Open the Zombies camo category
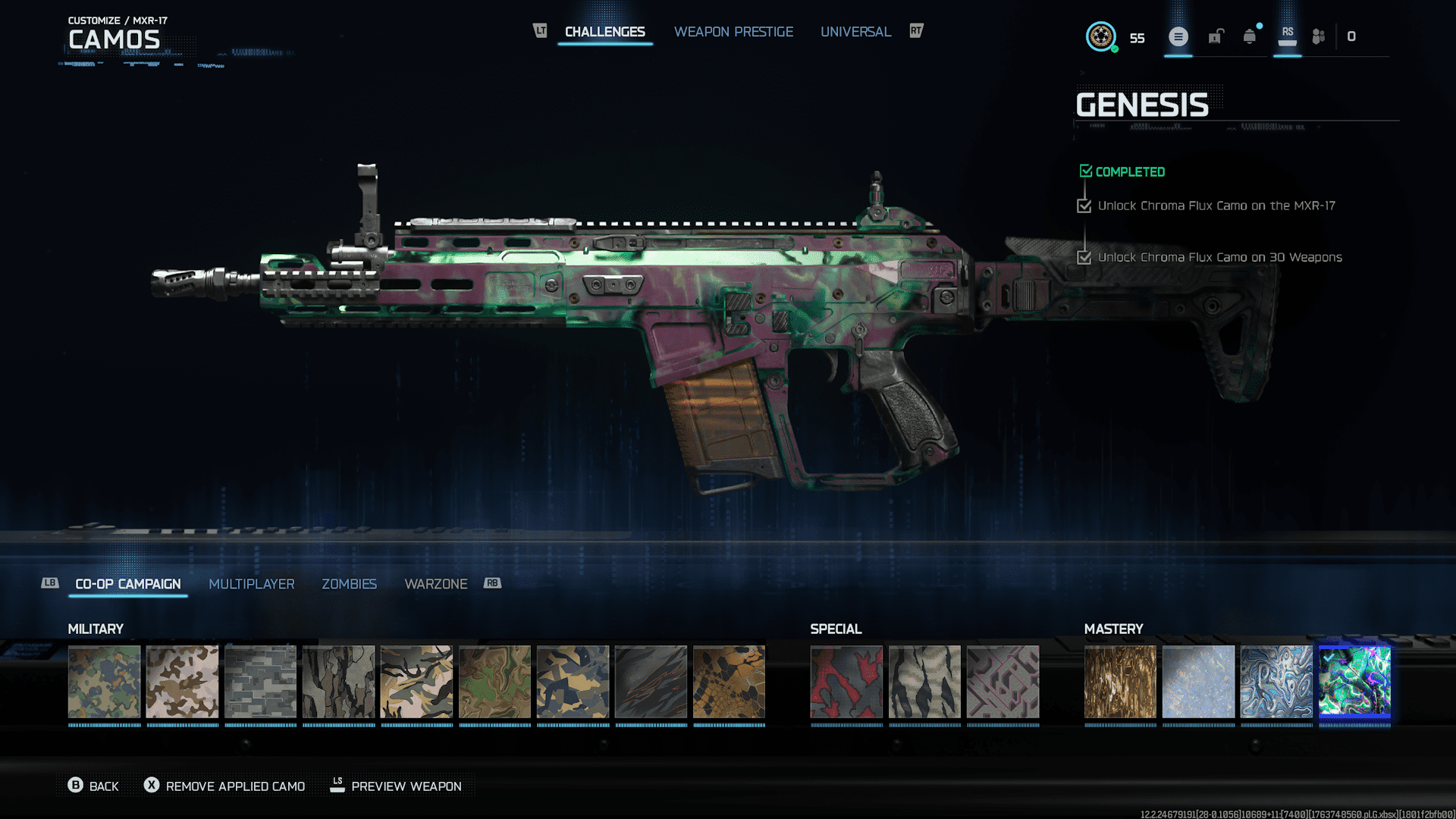 pos(349,584)
